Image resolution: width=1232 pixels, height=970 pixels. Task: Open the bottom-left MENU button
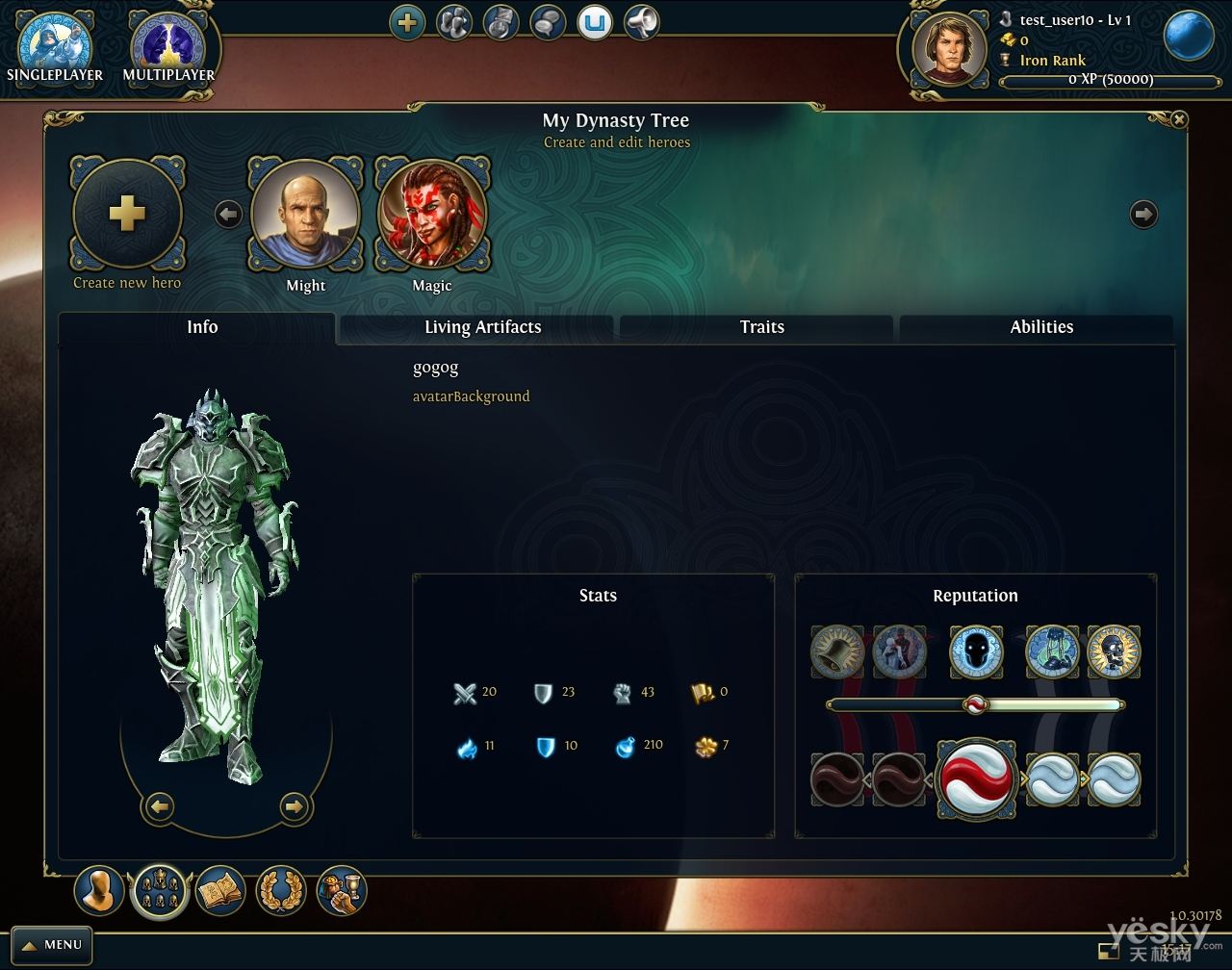point(52,945)
